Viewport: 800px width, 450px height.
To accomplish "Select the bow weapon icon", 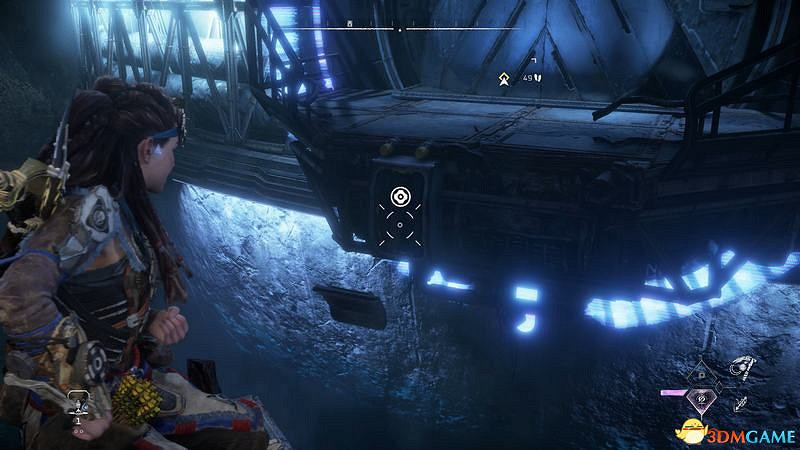I will [x=741, y=367].
